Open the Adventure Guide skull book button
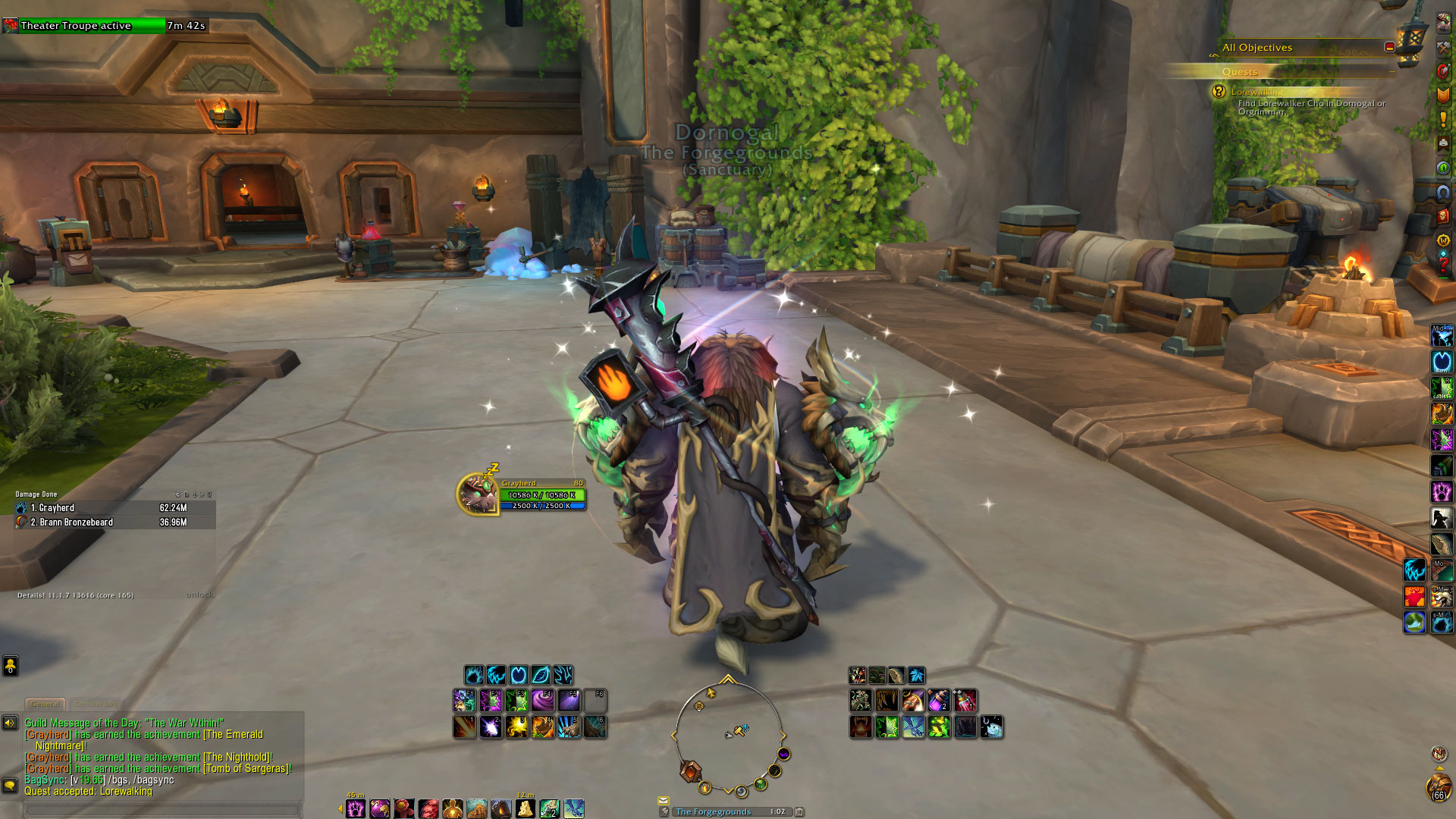The image size is (1456, 819). pos(1443,217)
